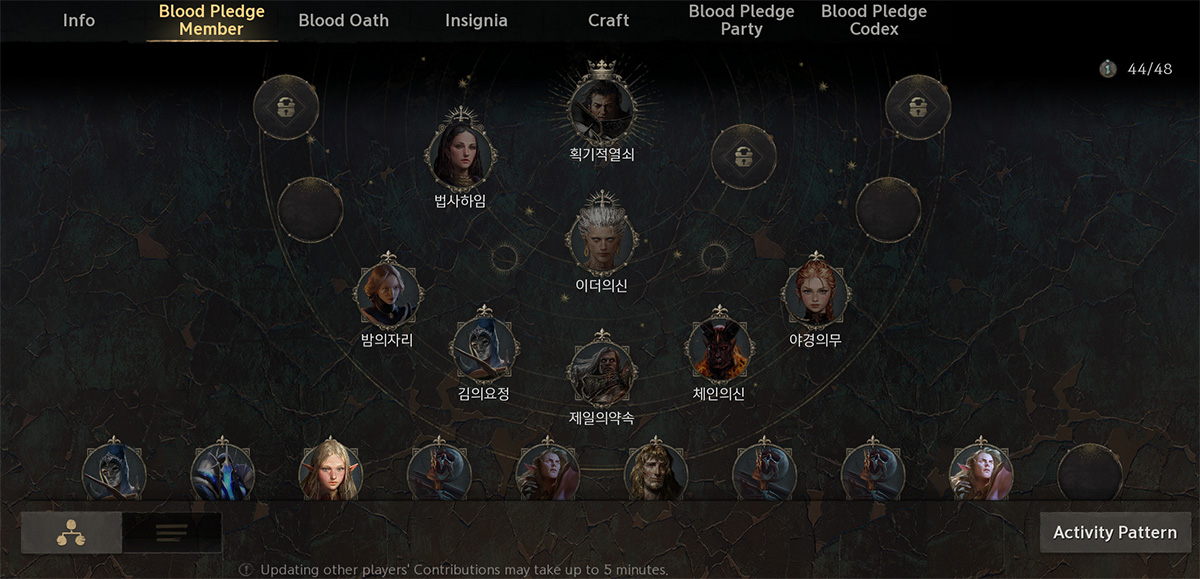
Task: Open the Blood Oath tab
Action: pyautogui.click(x=344, y=20)
